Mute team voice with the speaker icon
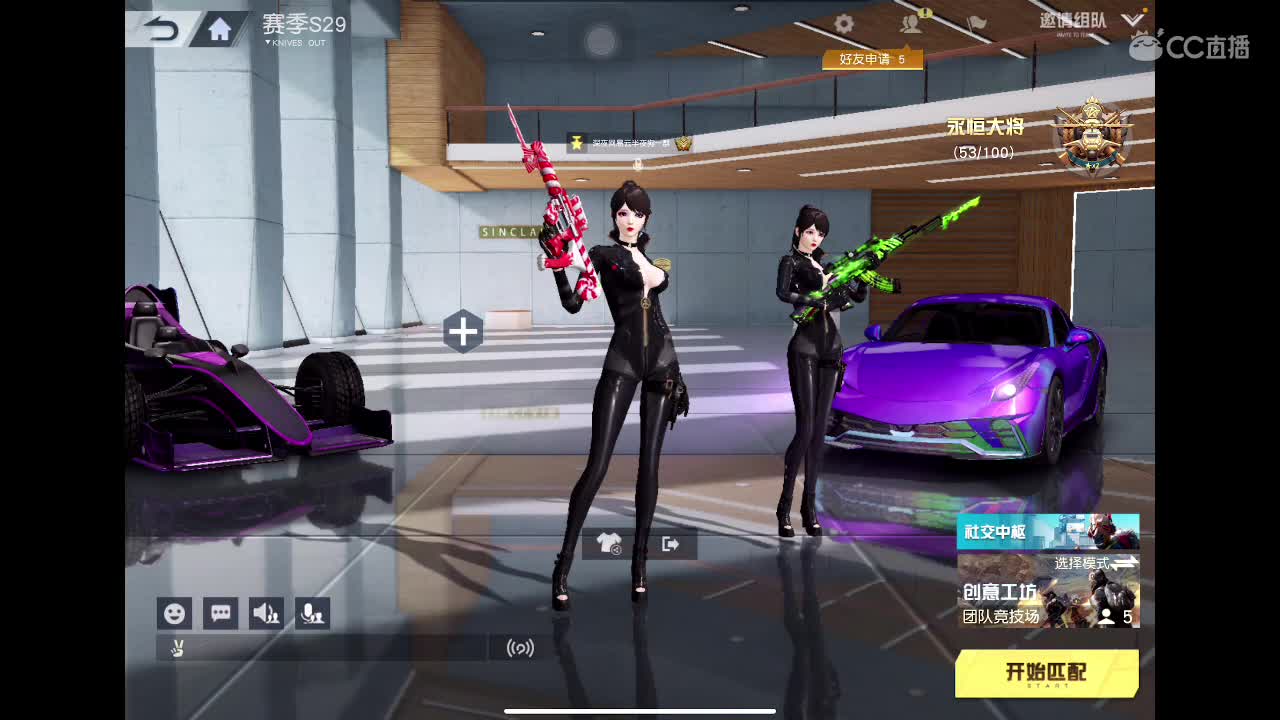Screen dimensions: 1280x720 [x=266, y=613]
